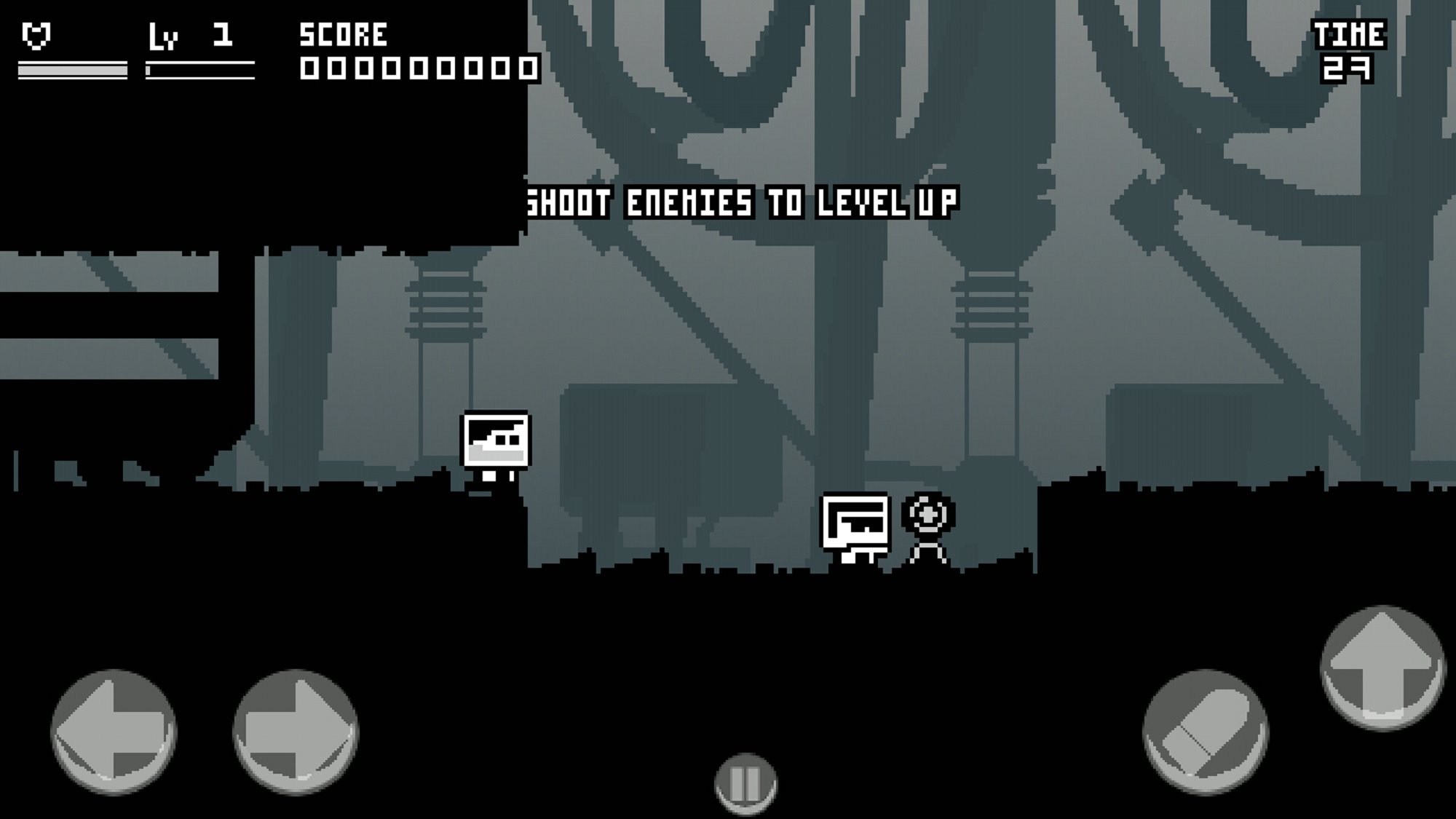
Task: Fire using the bullet shoot button
Action: pos(1205,732)
